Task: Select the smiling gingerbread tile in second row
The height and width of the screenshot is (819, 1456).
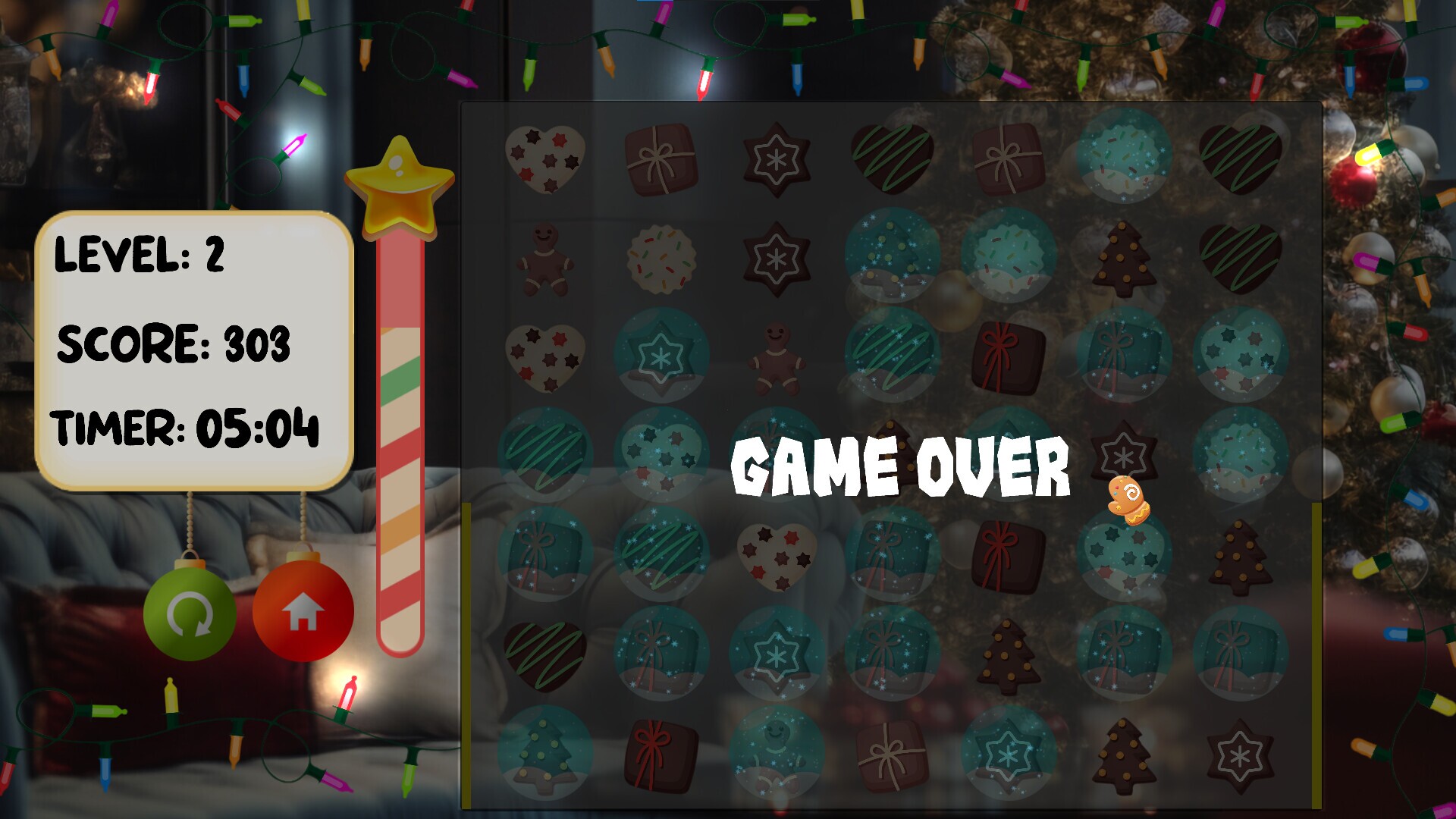Action: click(546, 258)
